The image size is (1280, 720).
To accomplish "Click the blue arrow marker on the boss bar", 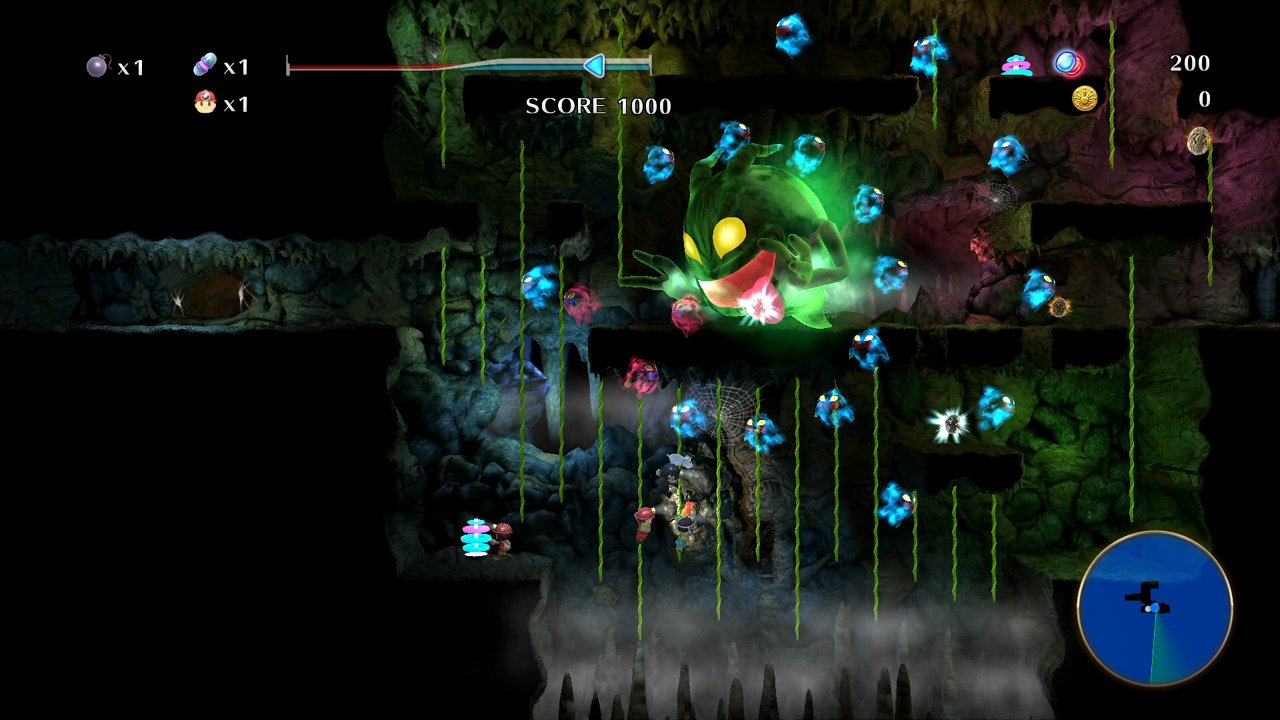I will click(x=595, y=66).
